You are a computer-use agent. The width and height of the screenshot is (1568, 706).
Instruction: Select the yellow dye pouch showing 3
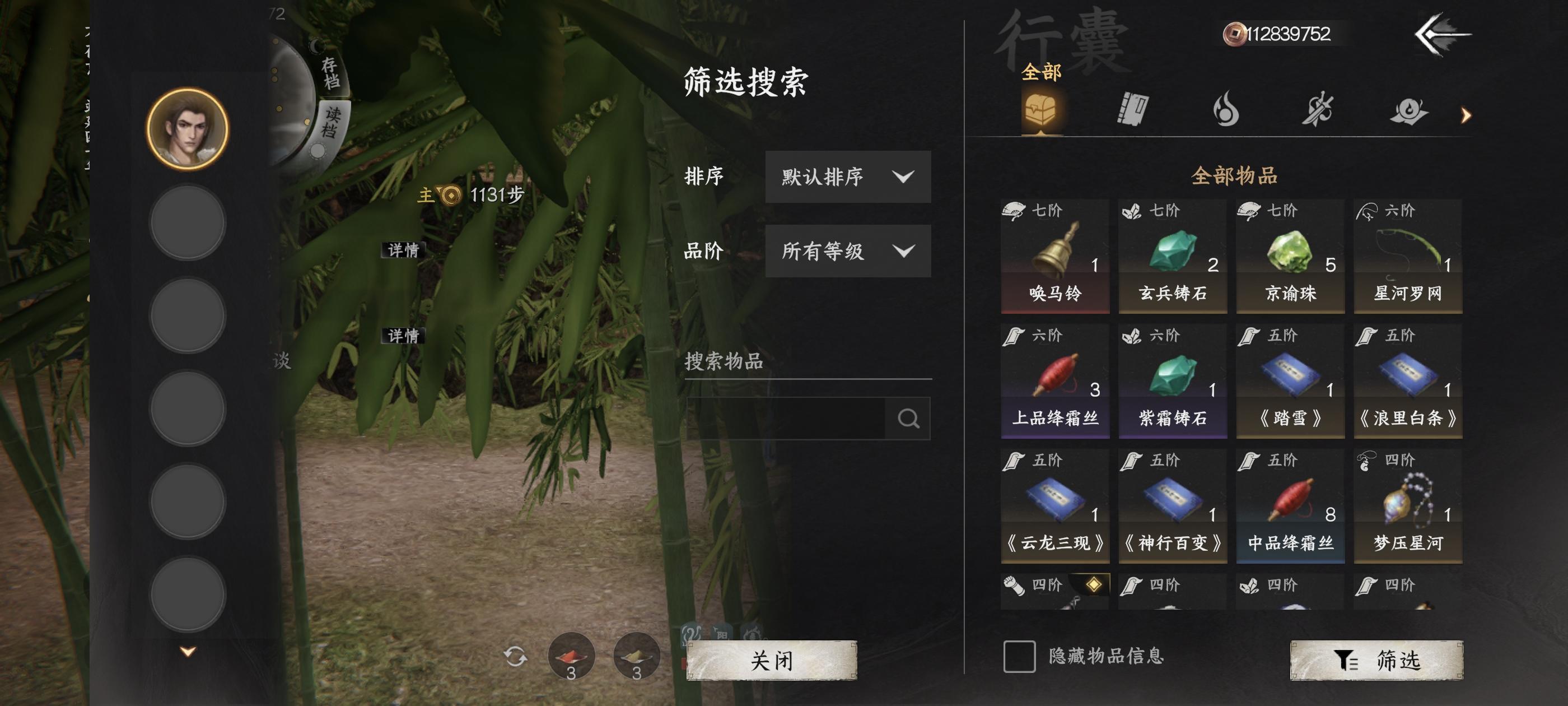pos(637,657)
